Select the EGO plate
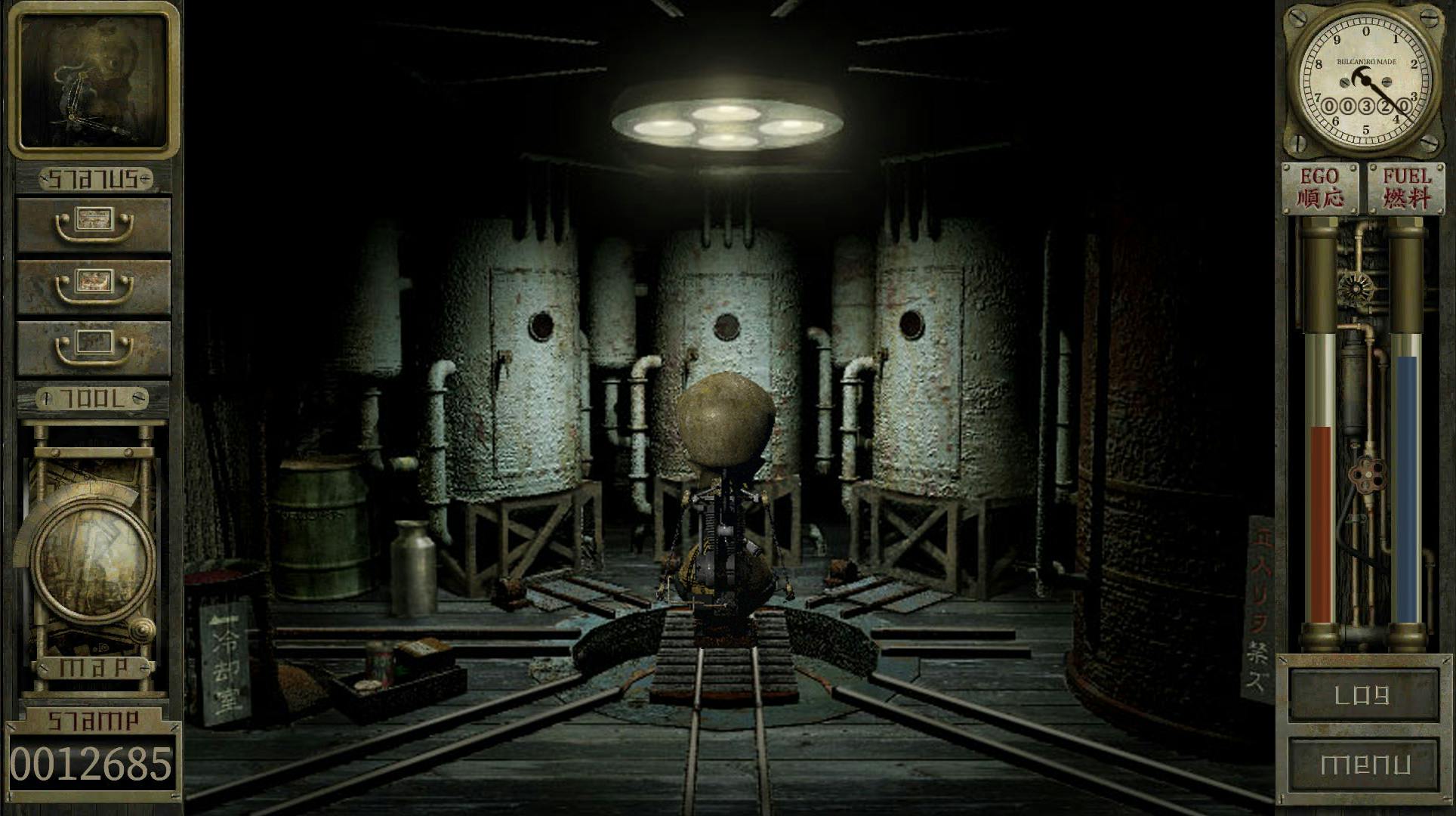 1320,188
